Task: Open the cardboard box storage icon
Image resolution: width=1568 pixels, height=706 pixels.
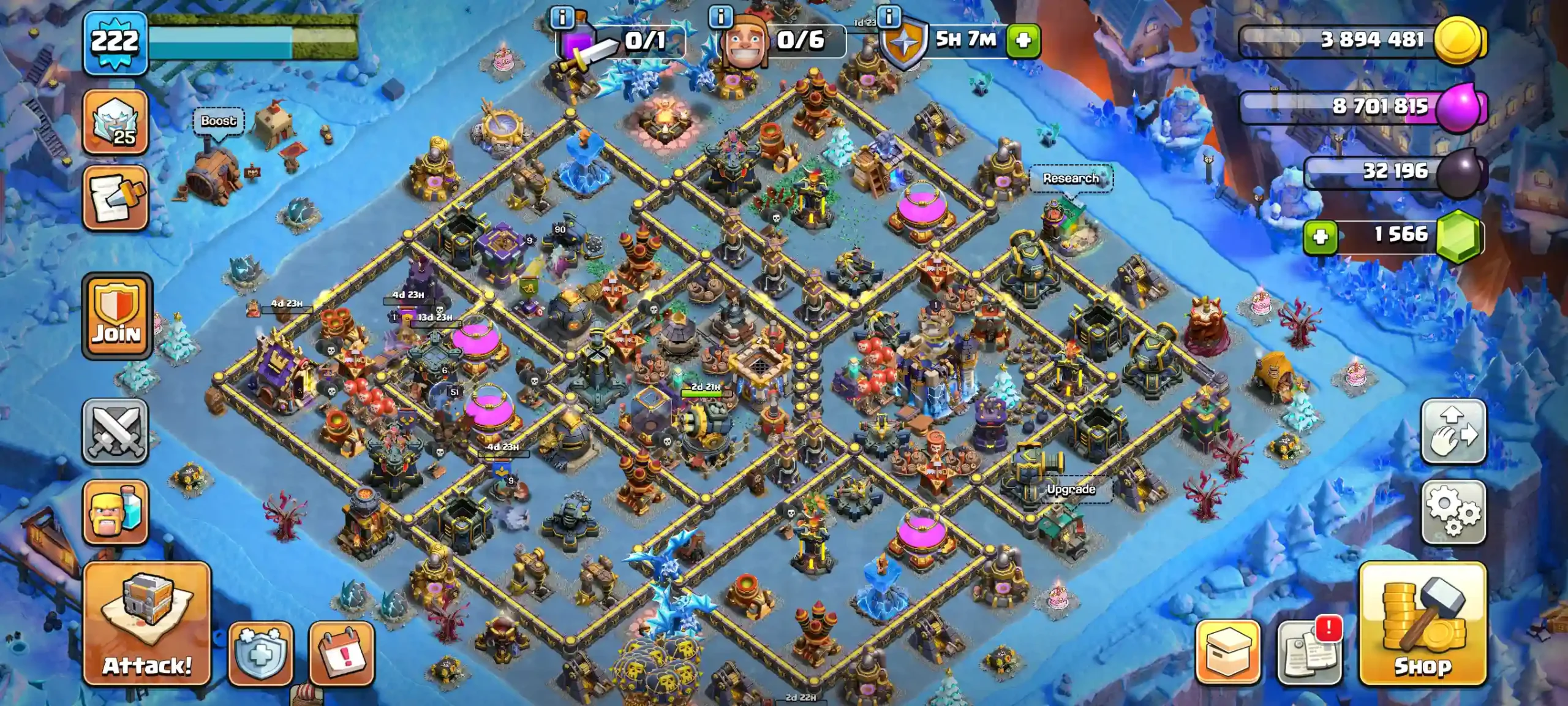Action: point(1227,652)
